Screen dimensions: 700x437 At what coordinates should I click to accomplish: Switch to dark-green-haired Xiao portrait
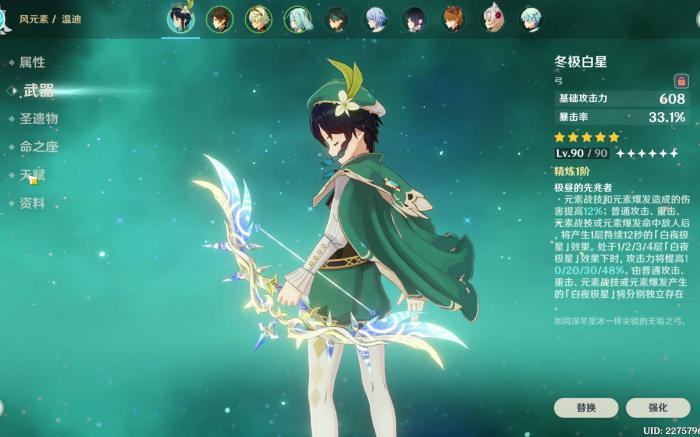[337, 19]
